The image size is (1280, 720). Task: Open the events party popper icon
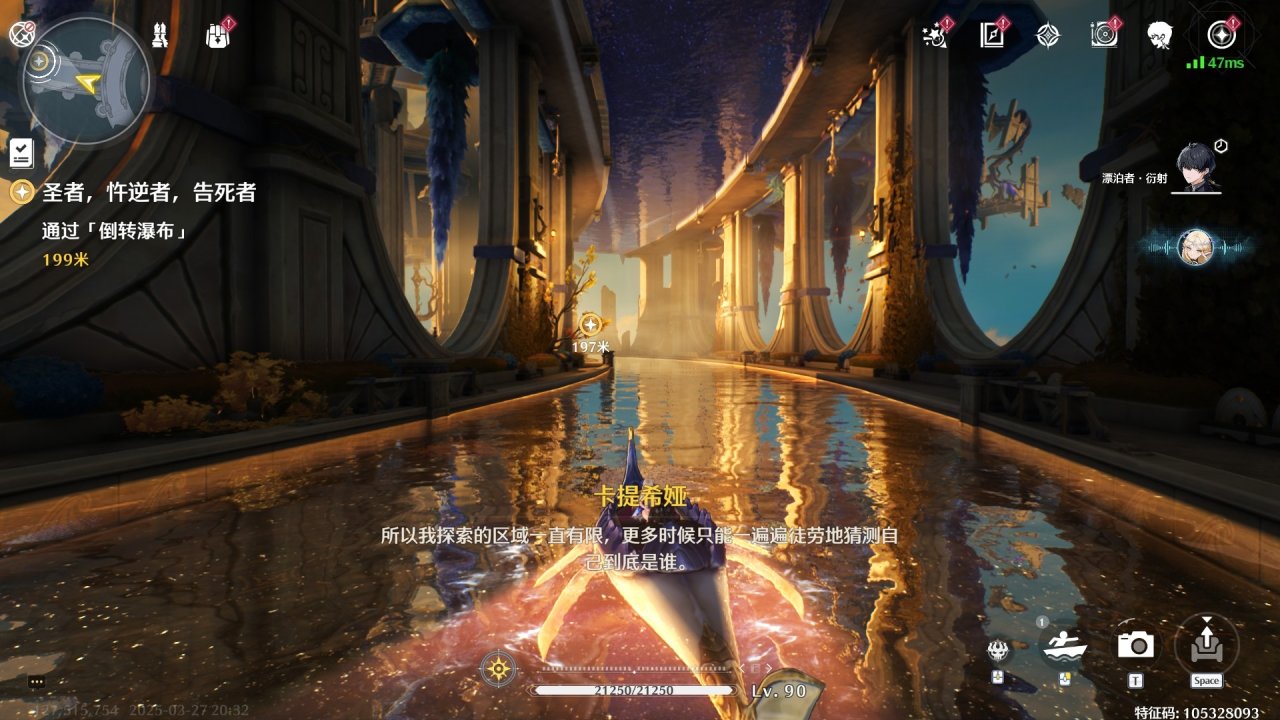coord(936,36)
